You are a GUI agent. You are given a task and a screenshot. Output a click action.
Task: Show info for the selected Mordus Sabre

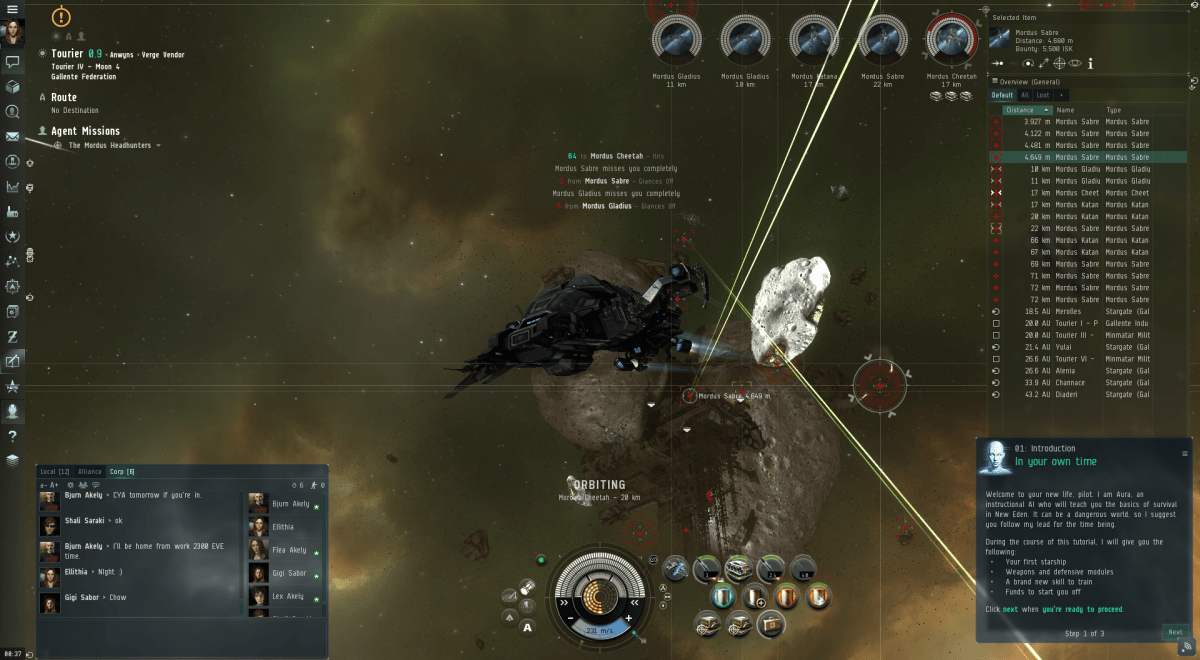pos(1091,63)
